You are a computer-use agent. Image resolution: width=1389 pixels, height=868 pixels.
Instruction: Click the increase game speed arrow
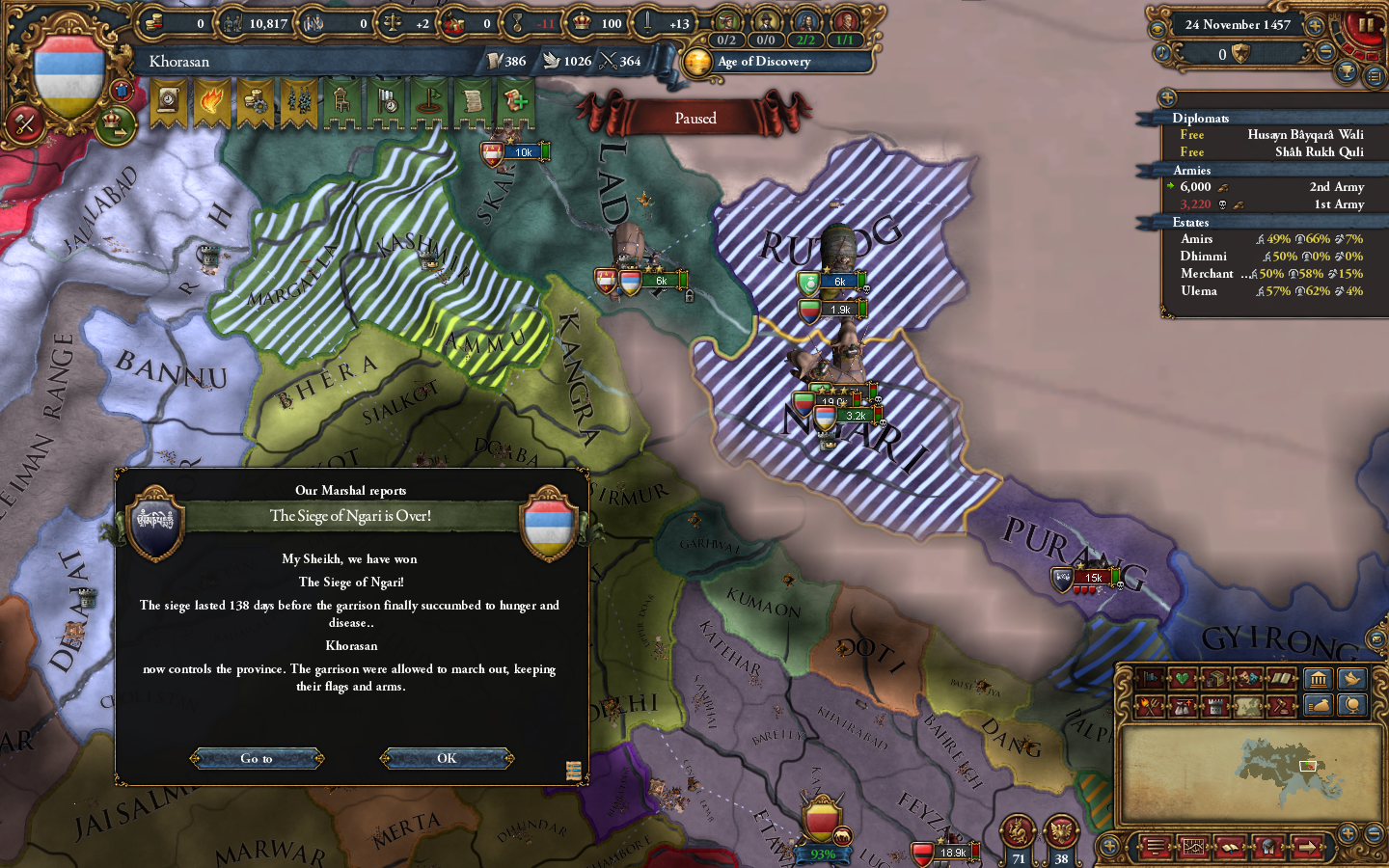coord(1316,27)
